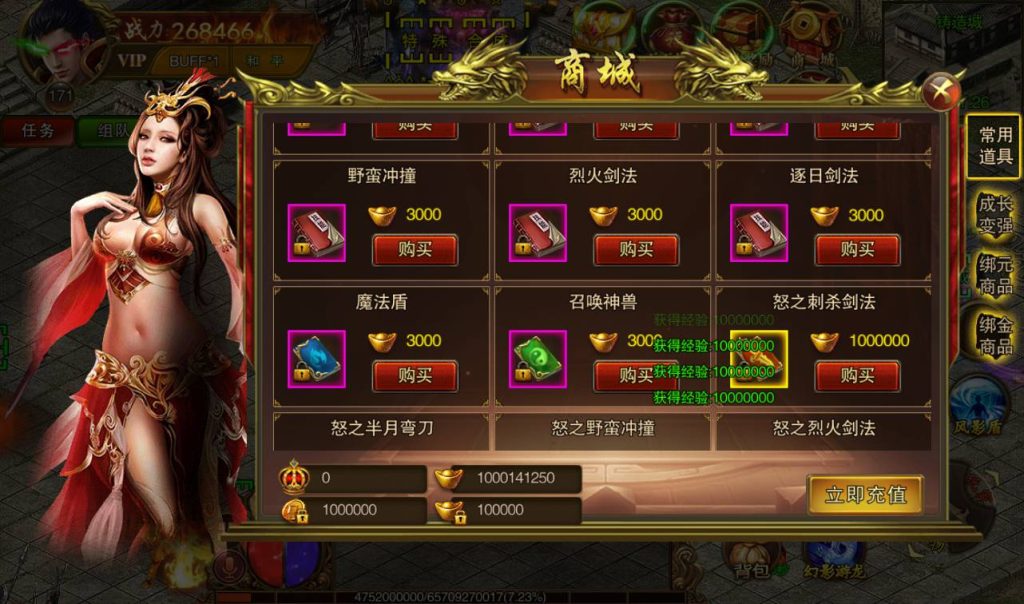Open the 成长变强 shop category
Viewport: 1024px width, 604px height.
coord(995,212)
